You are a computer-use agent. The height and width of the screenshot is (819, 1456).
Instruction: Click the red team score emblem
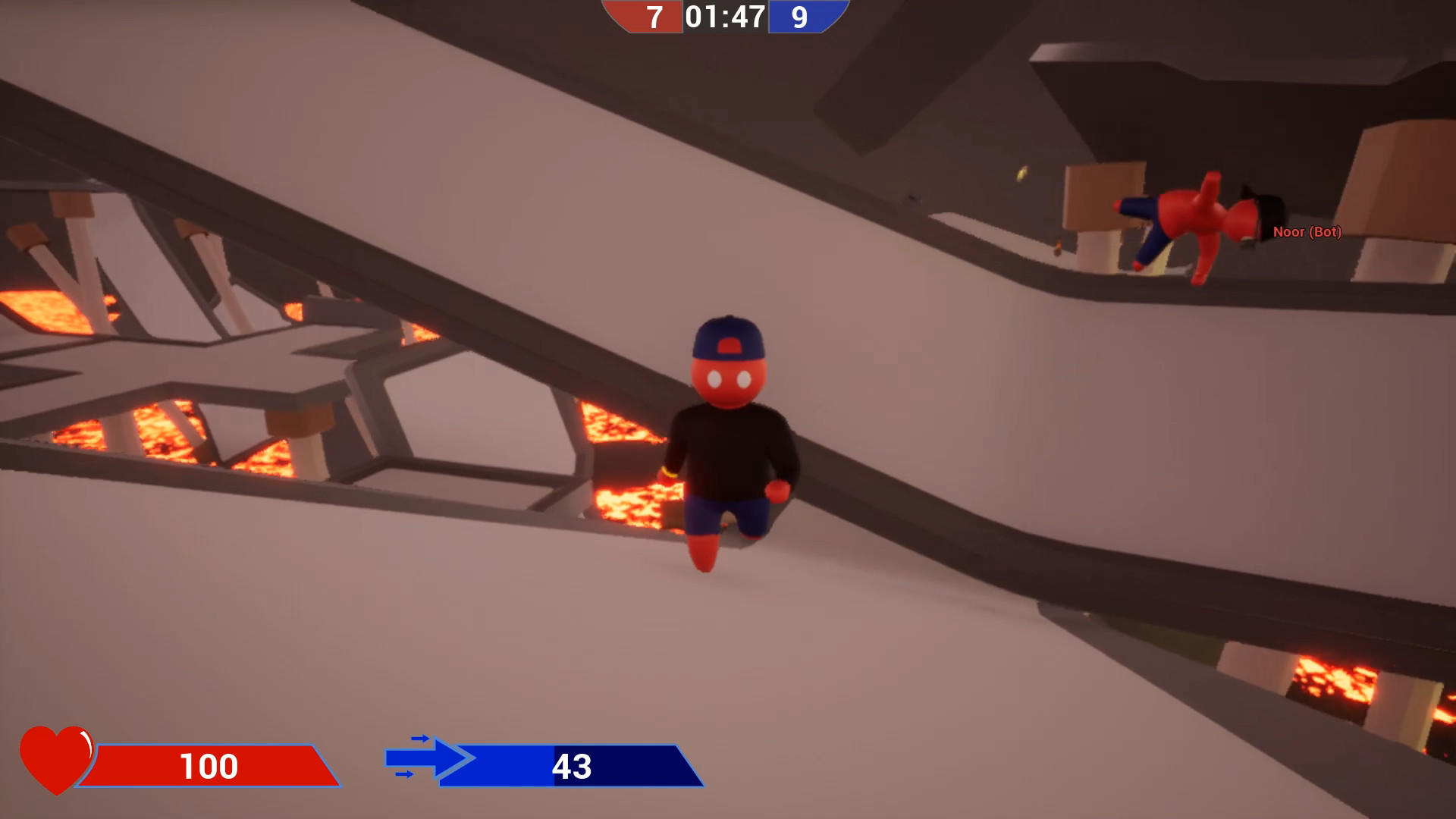click(x=645, y=17)
